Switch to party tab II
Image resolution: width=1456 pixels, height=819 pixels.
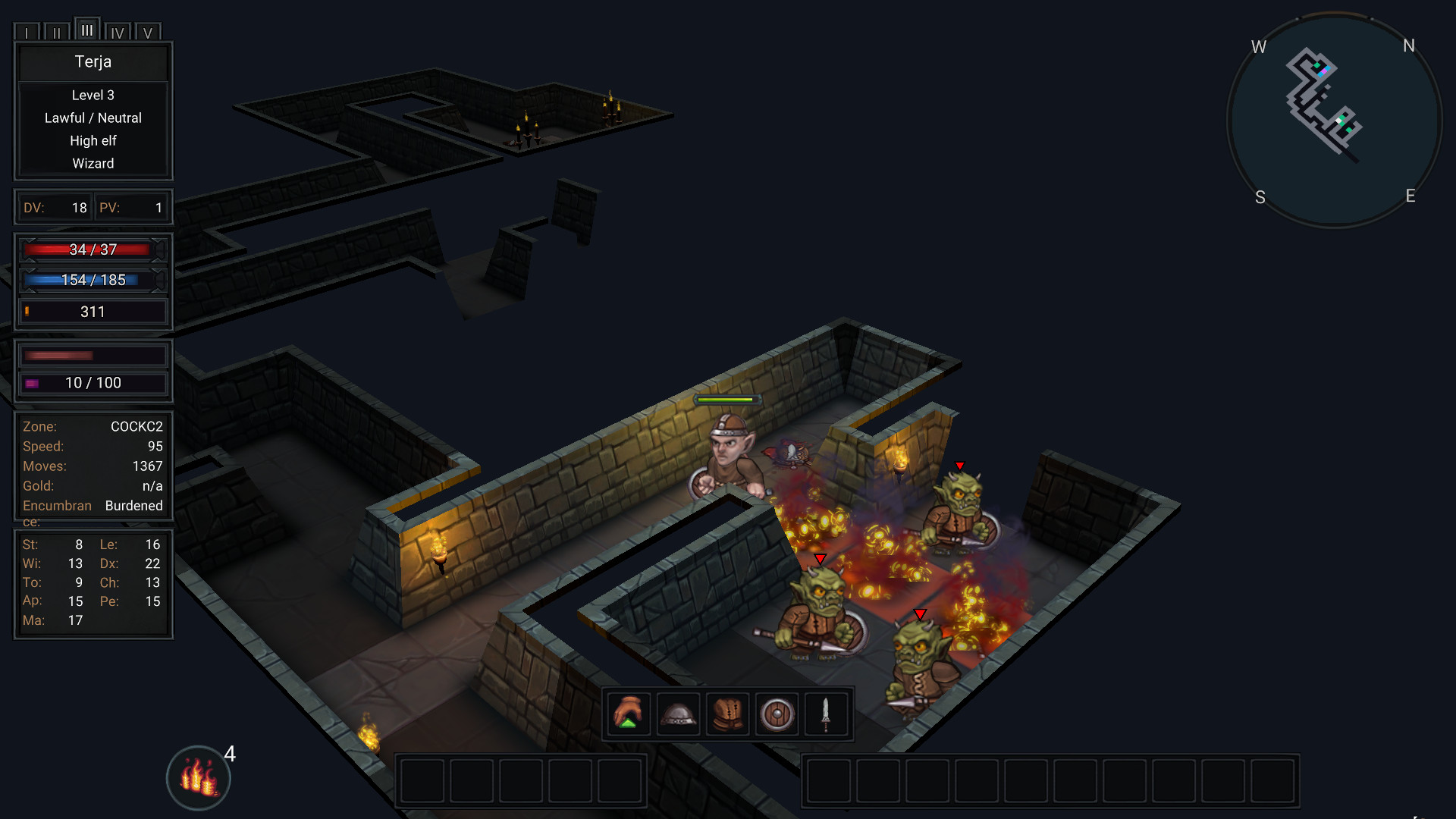pos(57,33)
